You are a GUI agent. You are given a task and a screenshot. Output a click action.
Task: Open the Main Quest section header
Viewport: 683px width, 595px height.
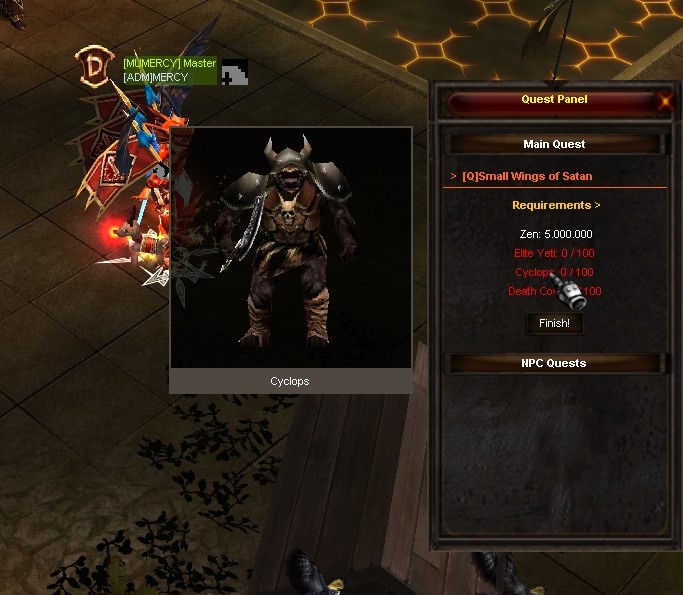pyautogui.click(x=554, y=144)
